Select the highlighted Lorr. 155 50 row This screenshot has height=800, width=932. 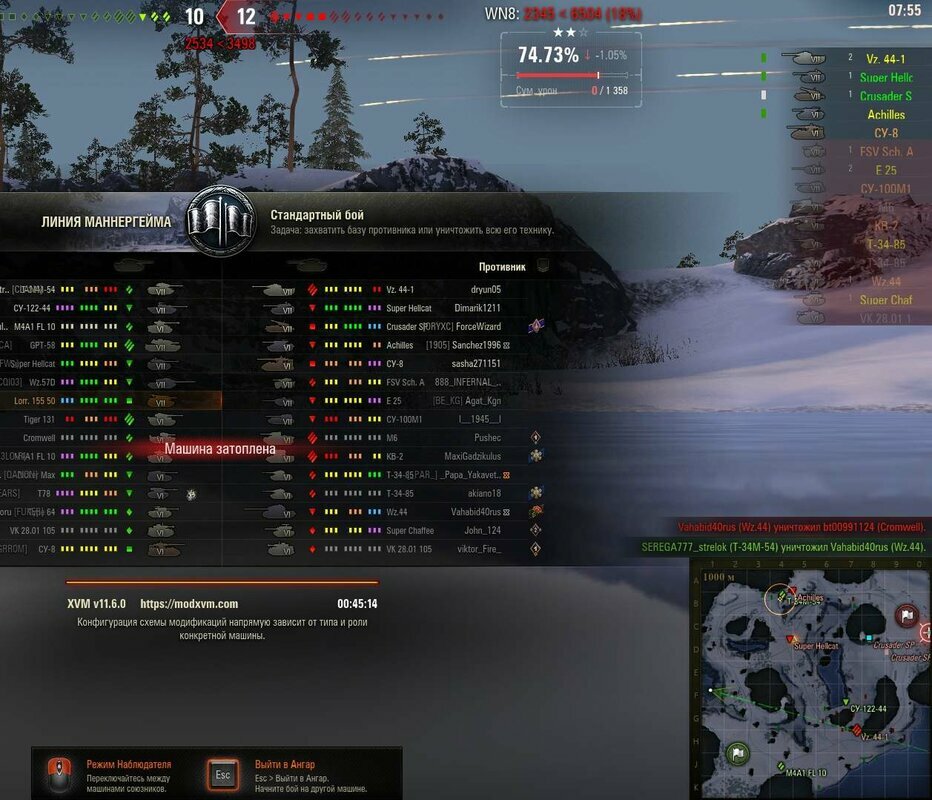110,401
